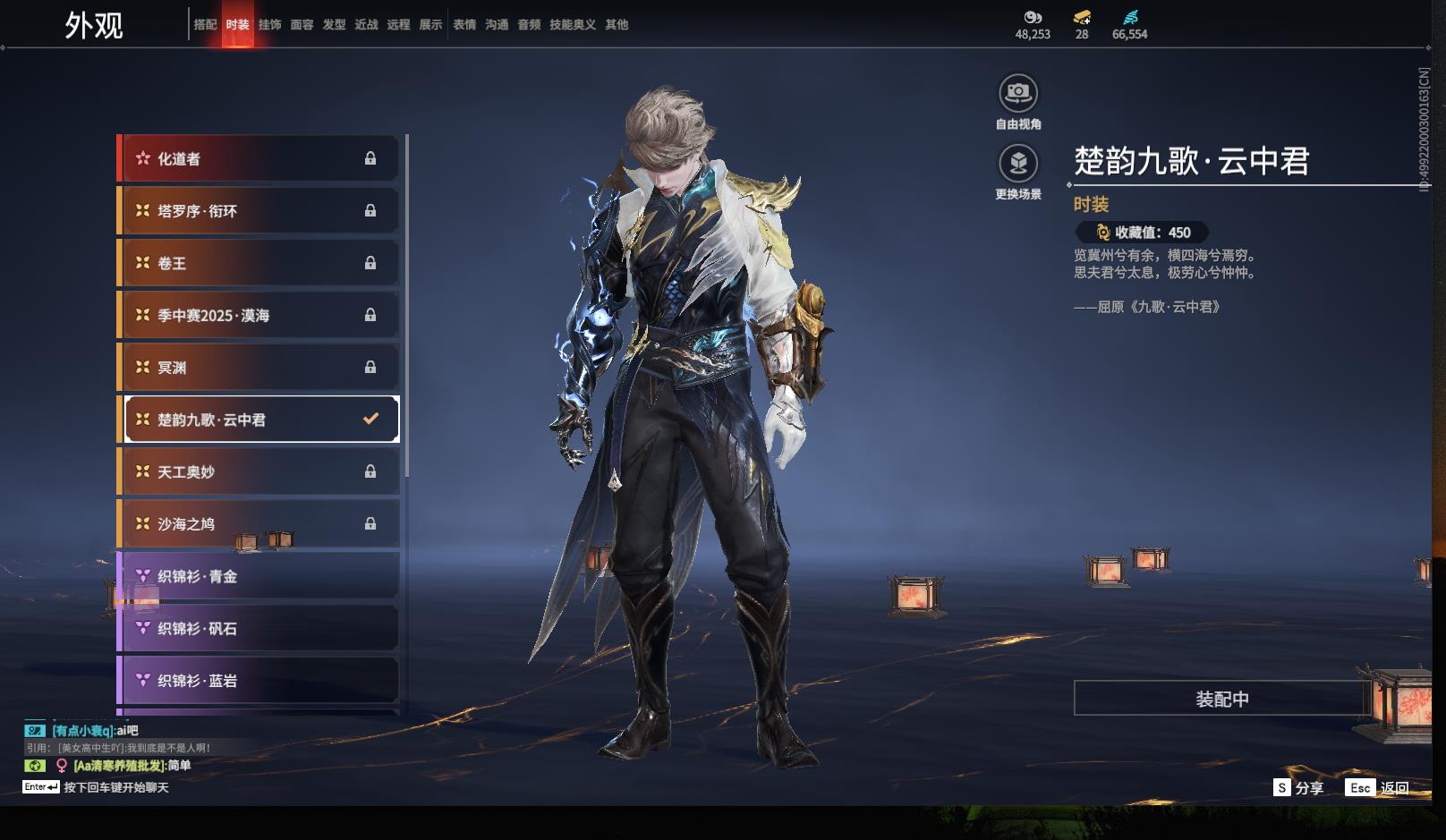Switch to the 发型 hairstyle tab
Image resolution: width=1446 pixels, height=840 pixels.
coord(334,25)
